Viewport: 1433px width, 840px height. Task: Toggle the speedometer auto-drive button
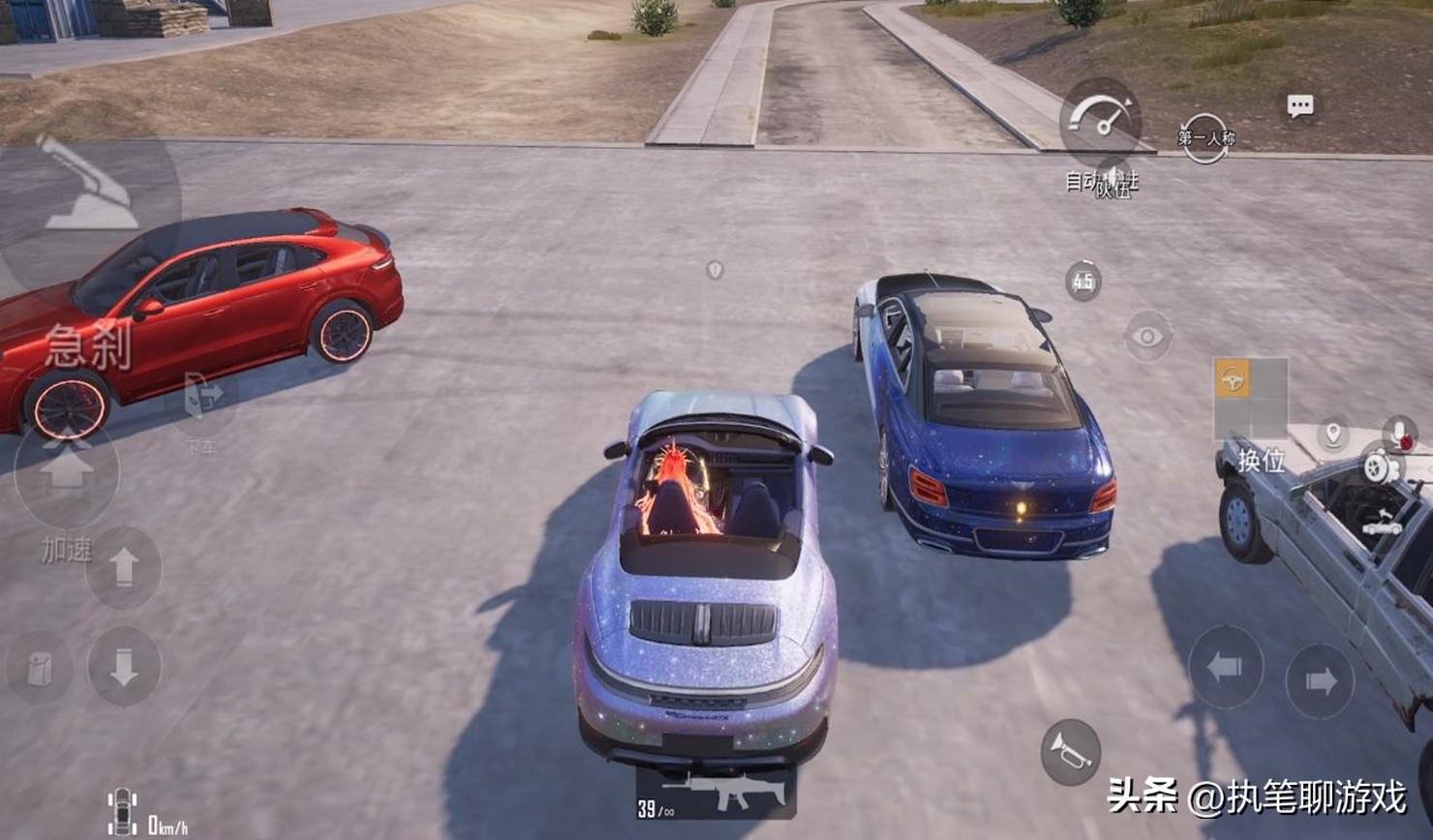point(1101,121)
